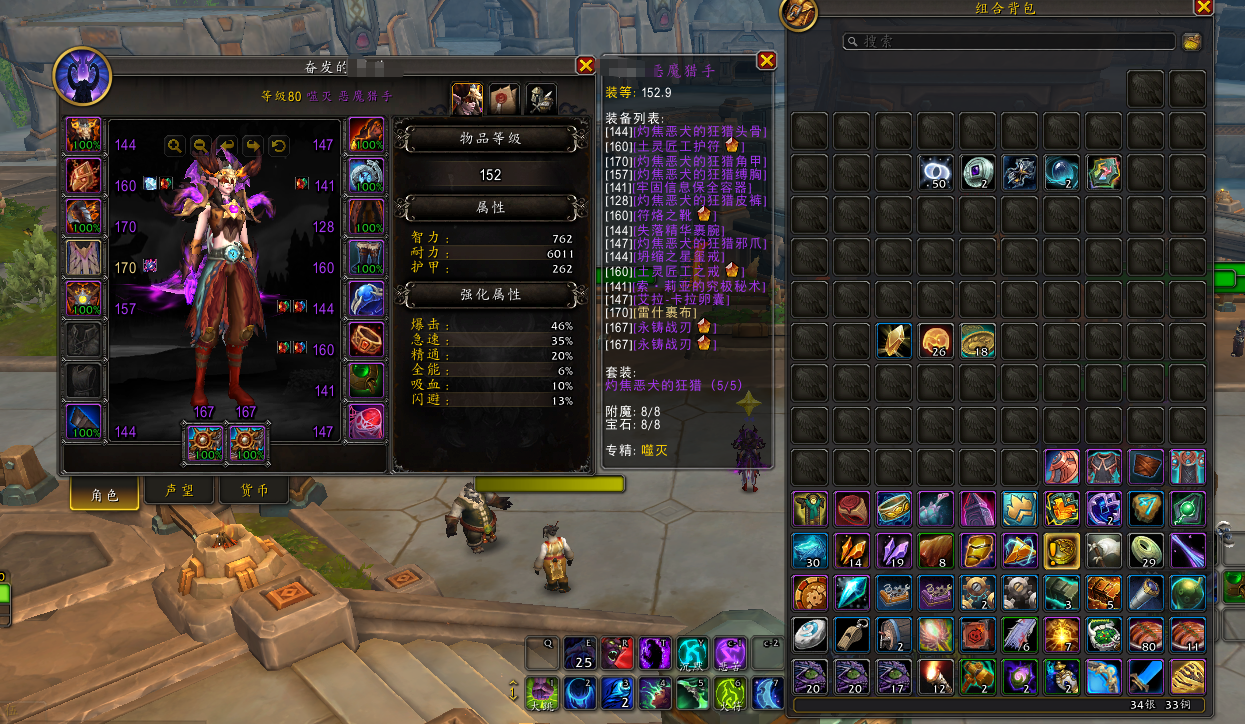Activate the 大跳 action bar ability

click(543, 692)
